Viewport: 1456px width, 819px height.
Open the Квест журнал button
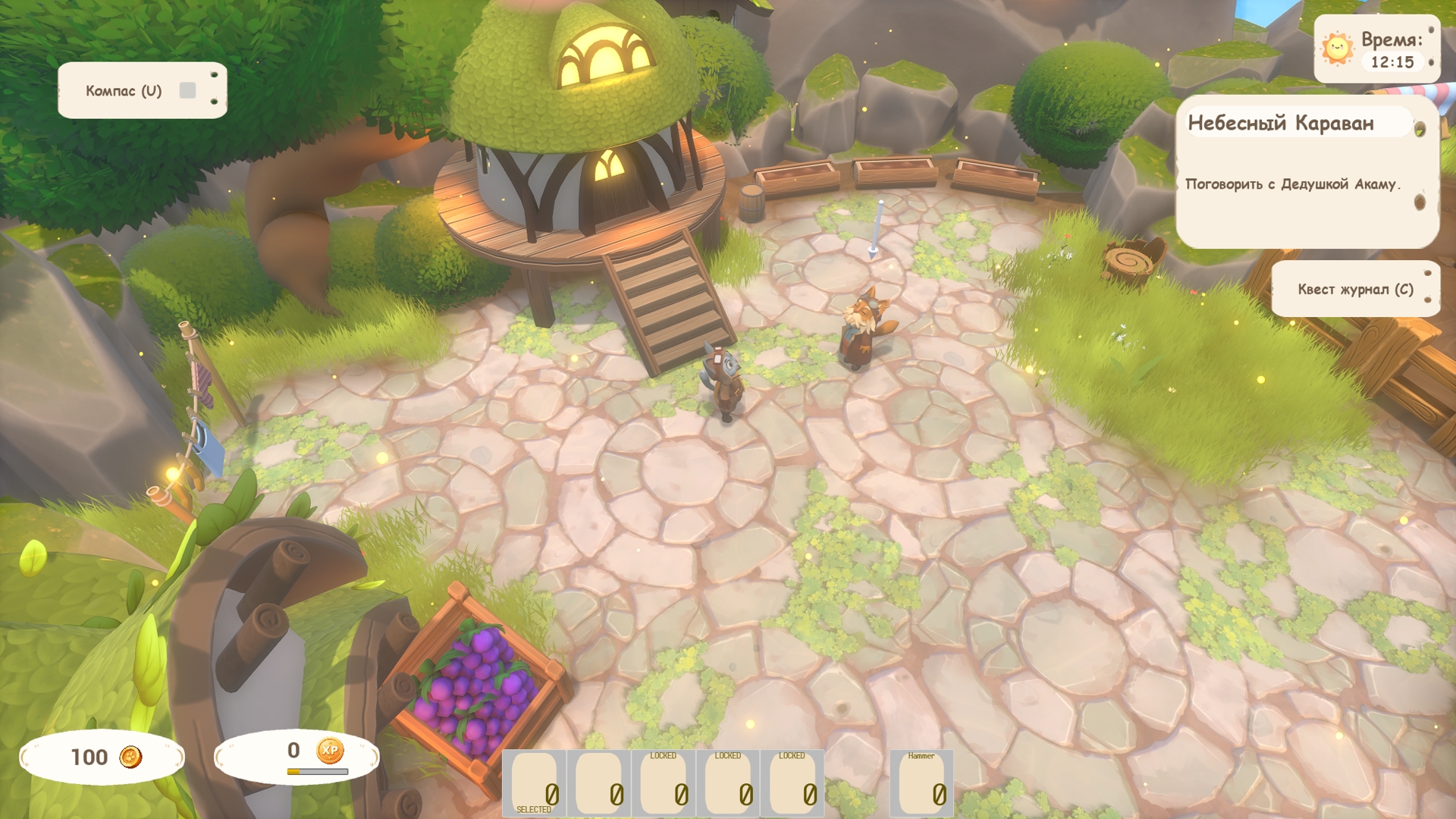[1354, 289]
